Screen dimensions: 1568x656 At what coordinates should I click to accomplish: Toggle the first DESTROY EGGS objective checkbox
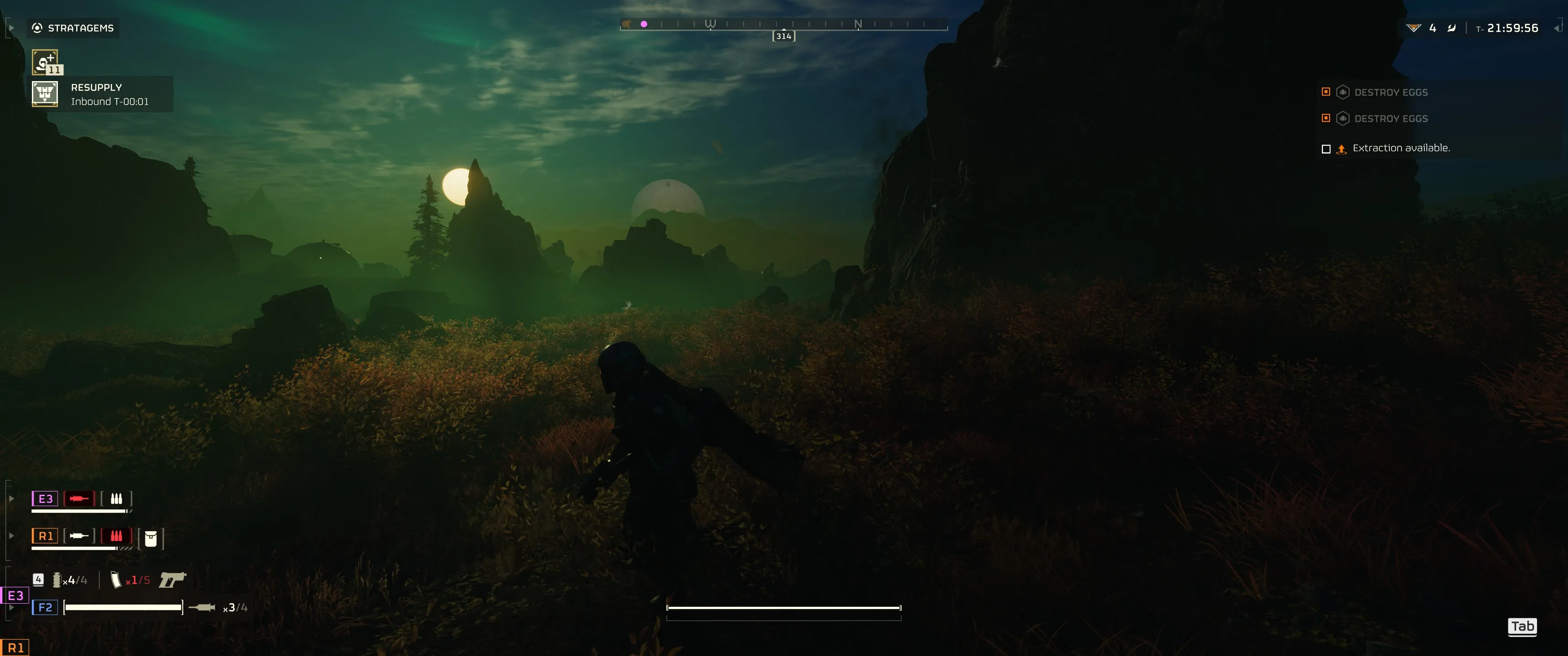pyautogui.click(x=1326, y=92)
